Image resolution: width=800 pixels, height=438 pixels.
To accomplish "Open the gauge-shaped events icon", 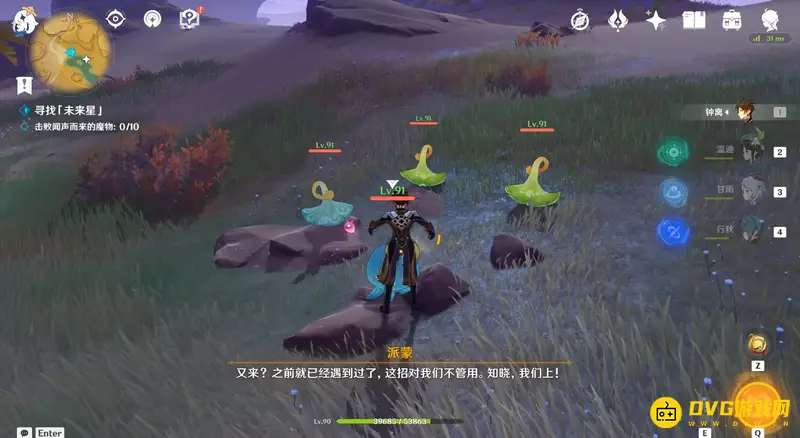I will (x=152, y=19).
